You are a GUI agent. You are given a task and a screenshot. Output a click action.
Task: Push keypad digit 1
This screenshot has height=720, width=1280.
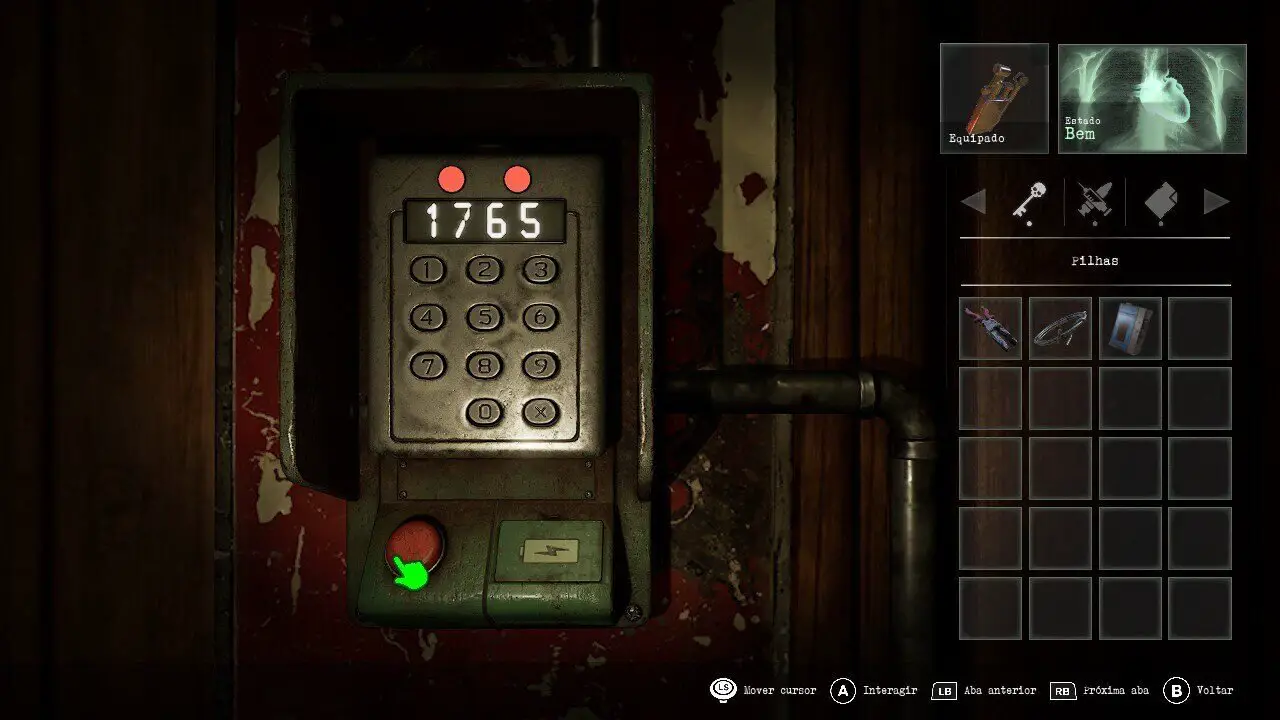point(430,270)
